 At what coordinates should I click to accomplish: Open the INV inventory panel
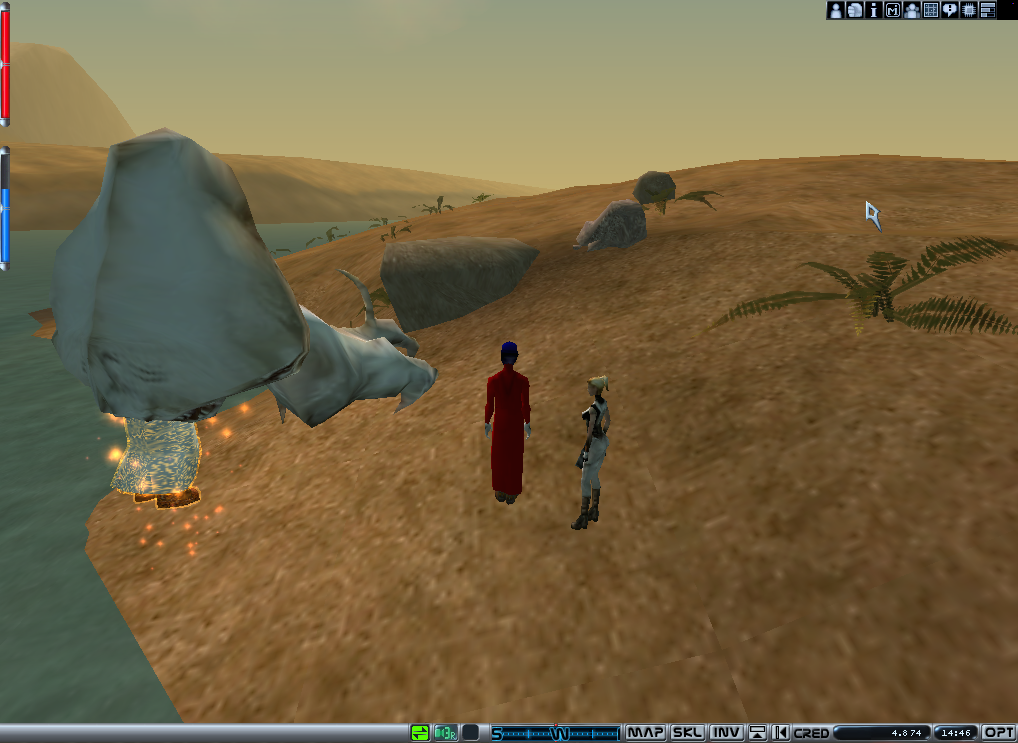point(726,733)
